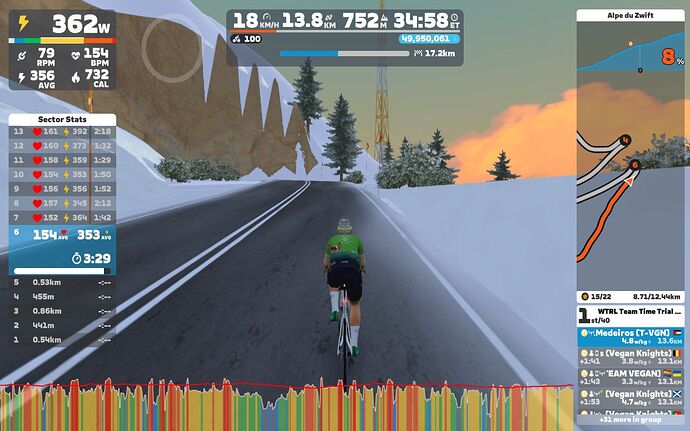Select the rider trailing by +1:53
Image resolution: width=690 pixels, height=431 pixels.
[x=631, y=398]
